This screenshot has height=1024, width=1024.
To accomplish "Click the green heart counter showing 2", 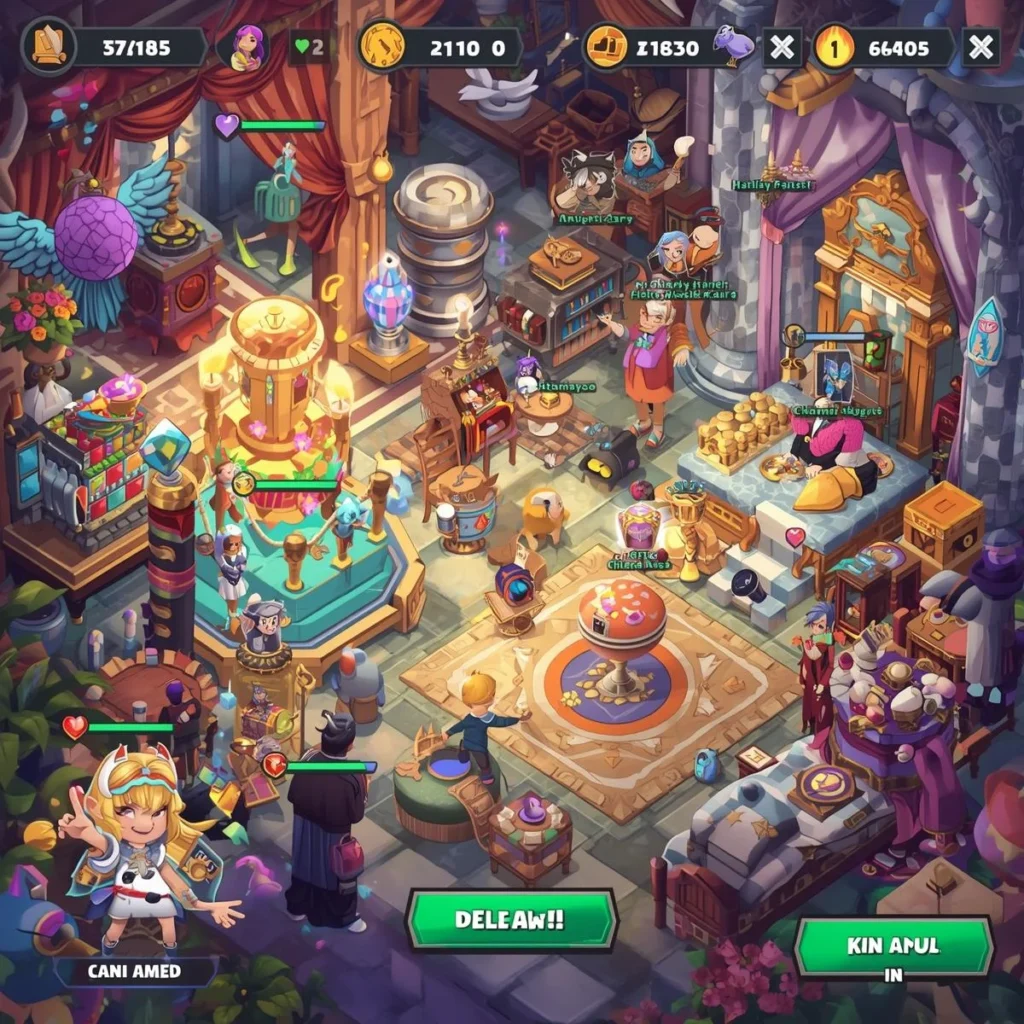I will coord(310,47).
